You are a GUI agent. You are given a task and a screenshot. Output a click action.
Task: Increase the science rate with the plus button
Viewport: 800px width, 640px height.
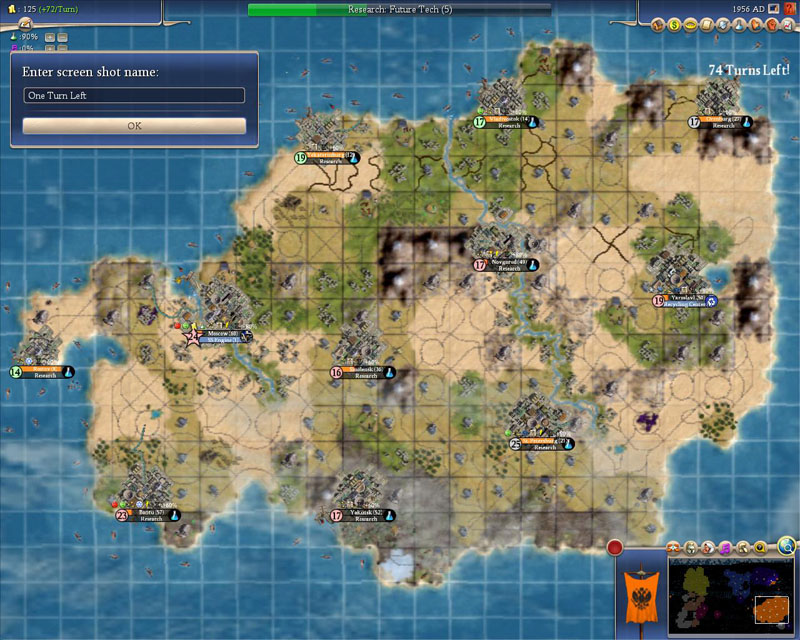click(49, 37)
